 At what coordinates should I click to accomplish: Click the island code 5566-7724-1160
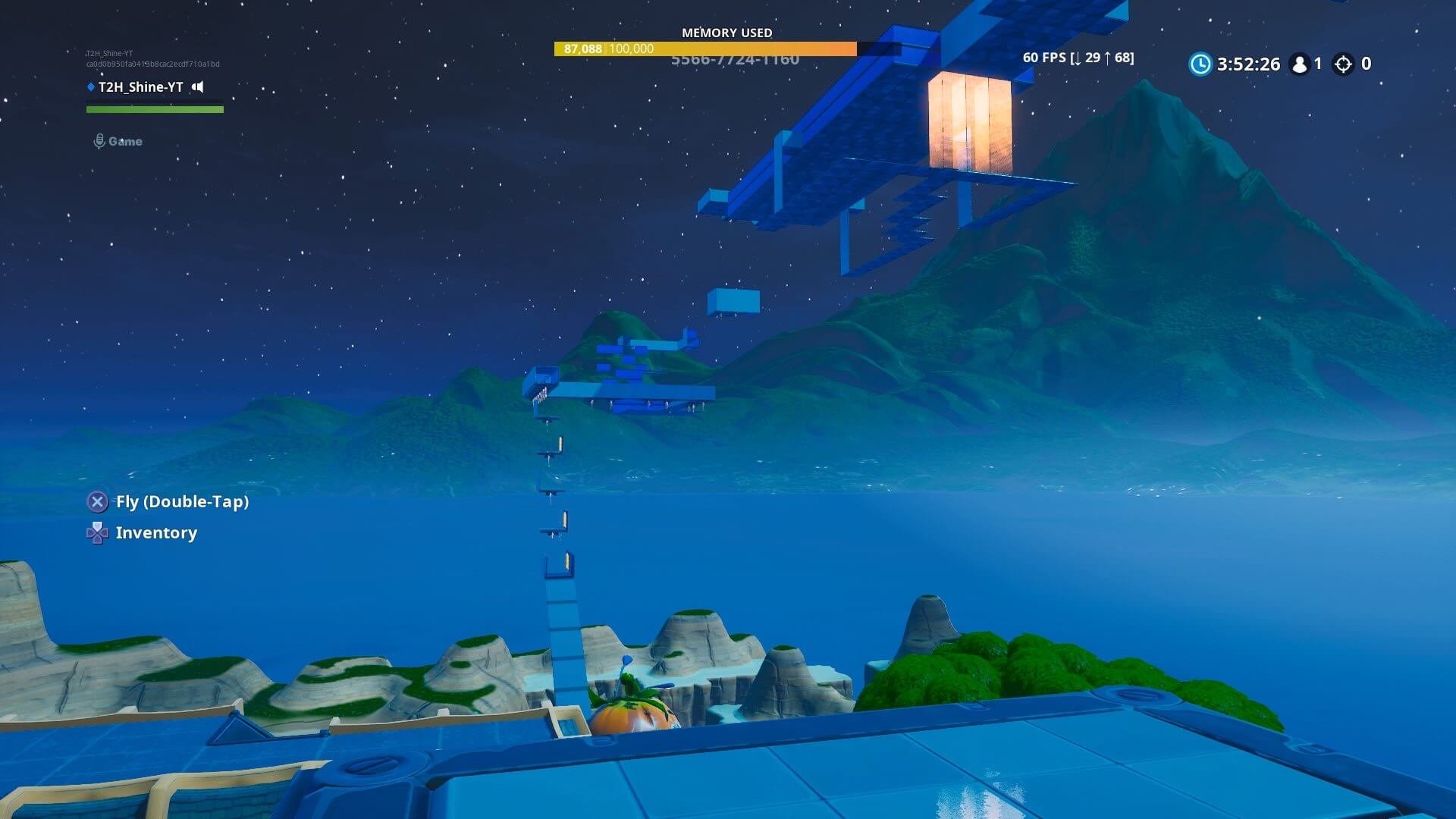coord(734,59)
